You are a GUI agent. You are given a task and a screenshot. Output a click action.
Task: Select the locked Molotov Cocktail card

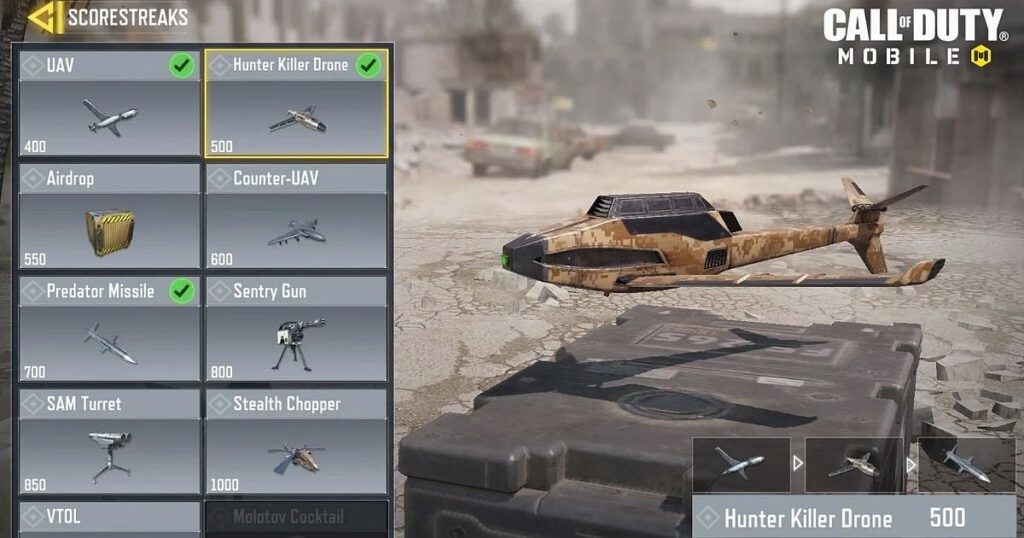(296, 518)
